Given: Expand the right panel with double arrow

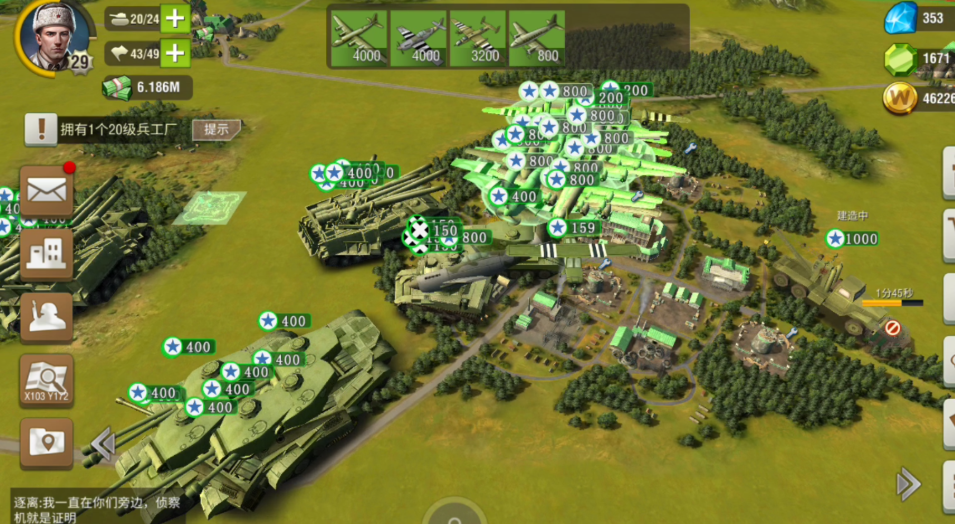Looking at the screenshot, I should pos(908,484).
